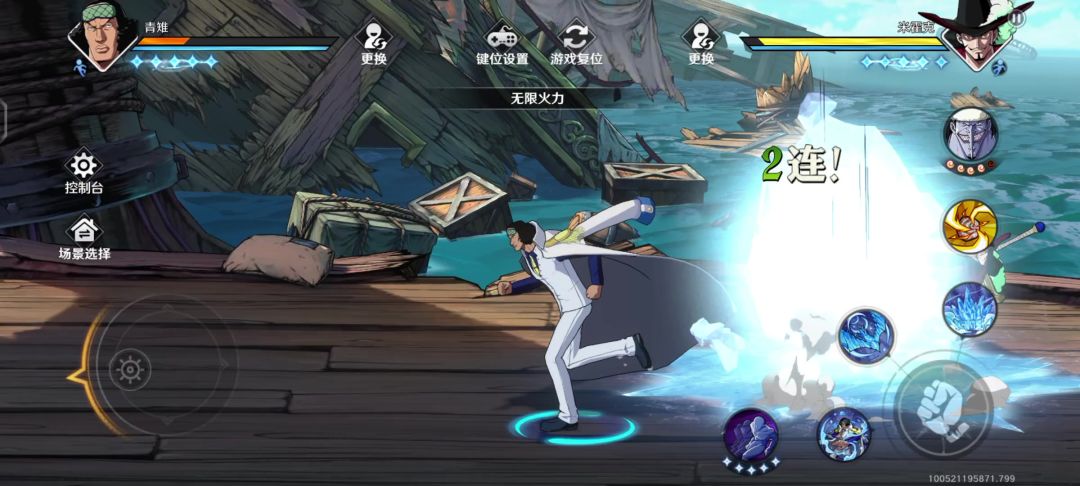This screenshot has width=1080, height=486.
Task: Activate the ice crystal shards skill
Action: tap(969, 309)
